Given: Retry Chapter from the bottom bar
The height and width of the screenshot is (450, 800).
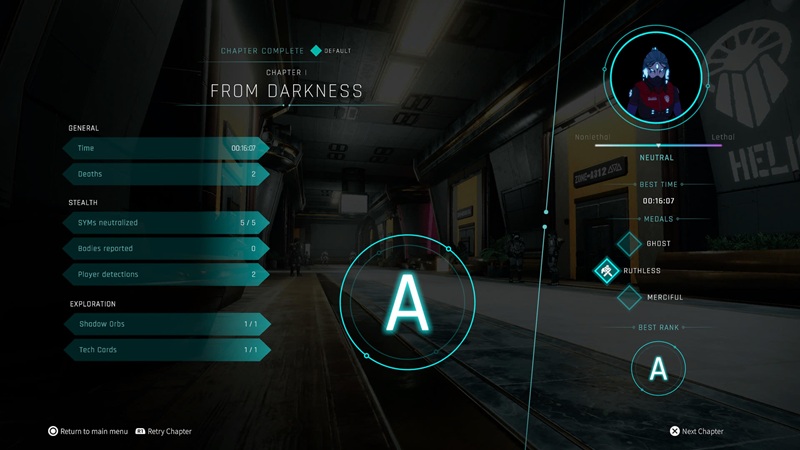Looking at the screenshot, I should click(163, 431).
